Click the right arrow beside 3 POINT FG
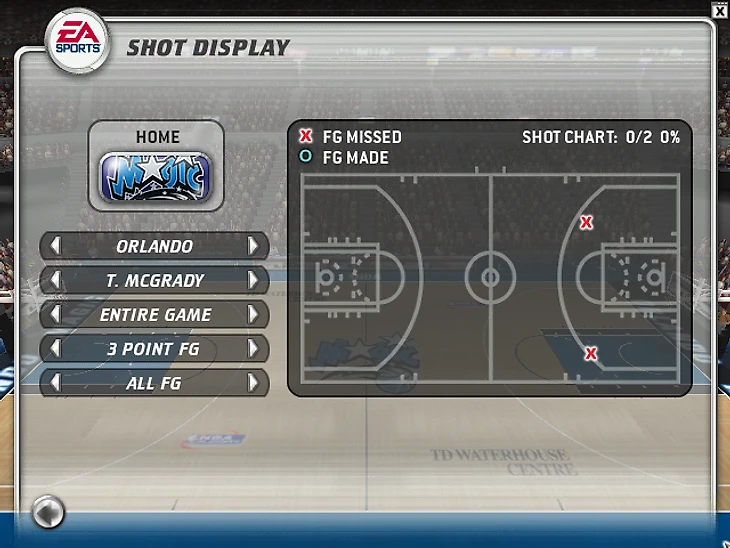This screenshot has height=548, width=730. [x=254, y=349]
